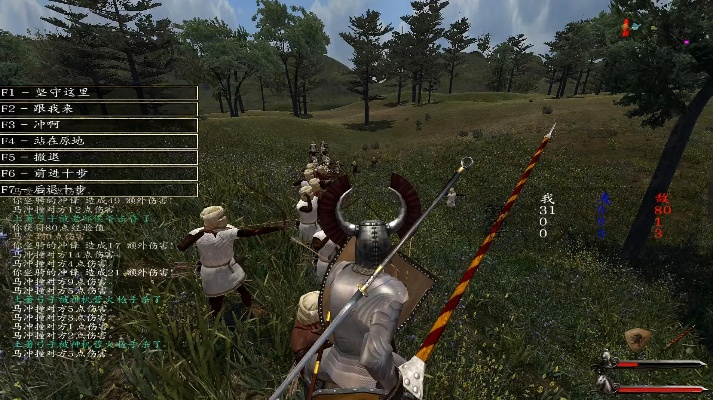Pick the F4 站在原地 order

tap(98, 141)
